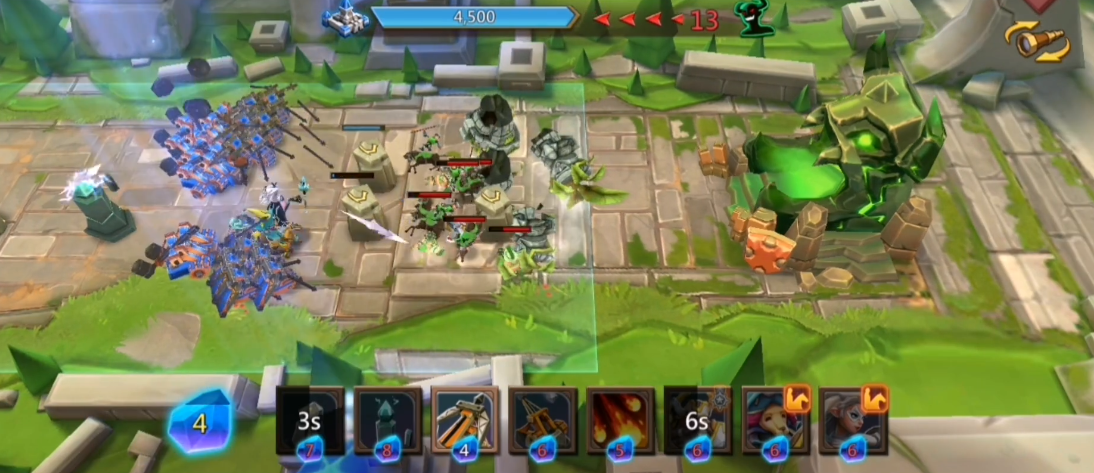Screen dimensions: 1094x473
Task: Select the crossbow card costing 4
Action: [x=465, y=422]
